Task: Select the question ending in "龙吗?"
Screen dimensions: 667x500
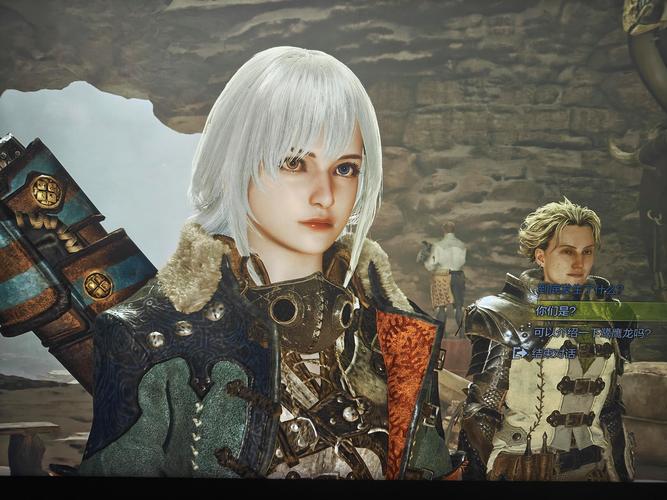Action: [x=591, y=332]
